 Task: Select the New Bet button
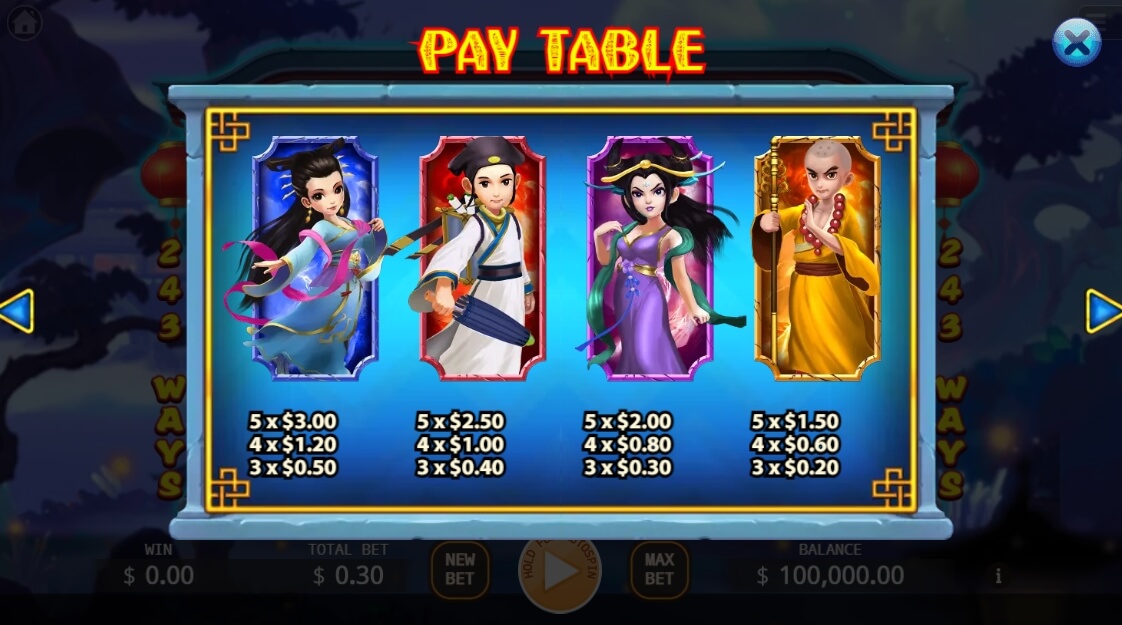point(460,570)
